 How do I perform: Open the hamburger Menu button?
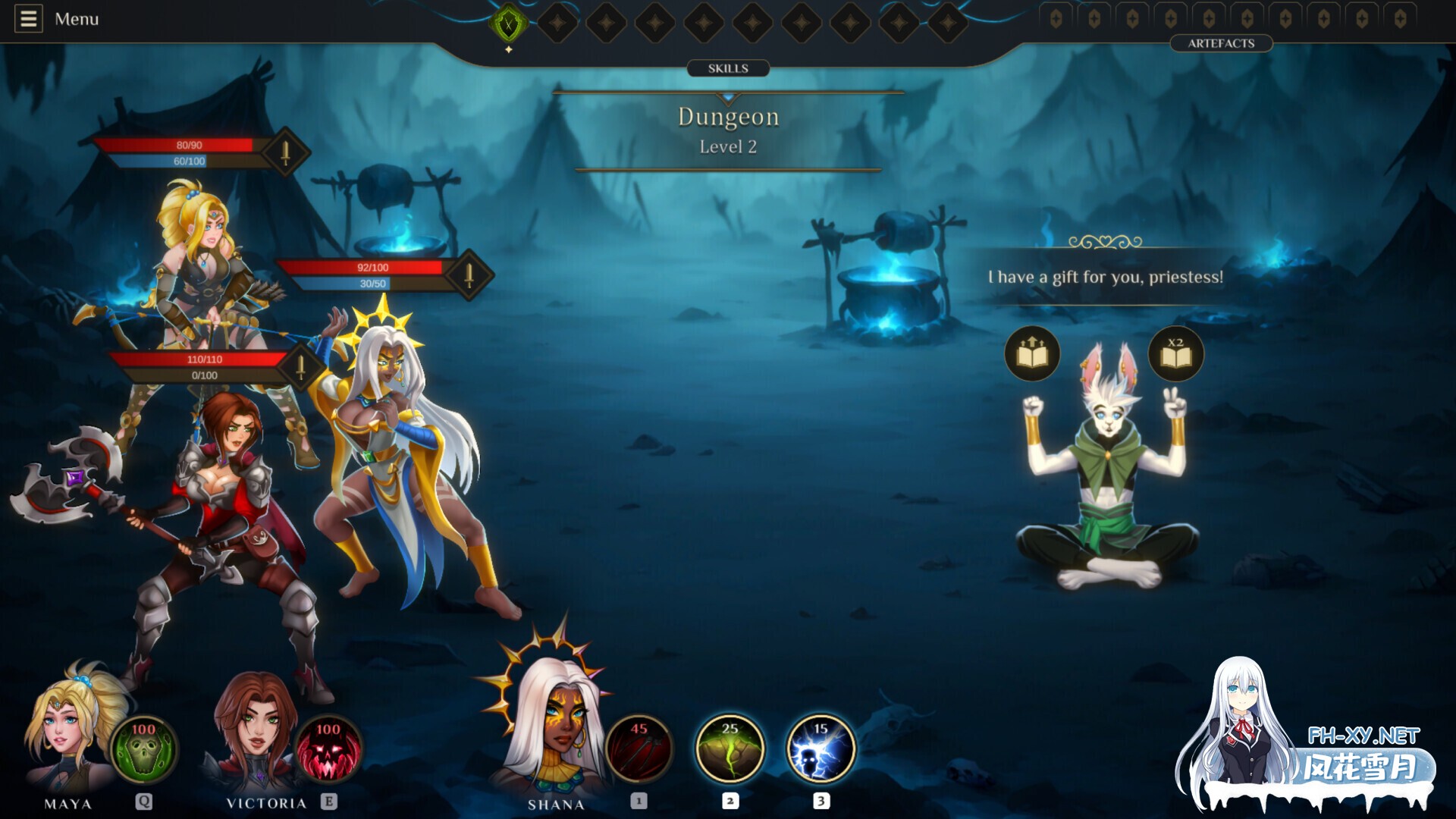click(x=29, y=19)
